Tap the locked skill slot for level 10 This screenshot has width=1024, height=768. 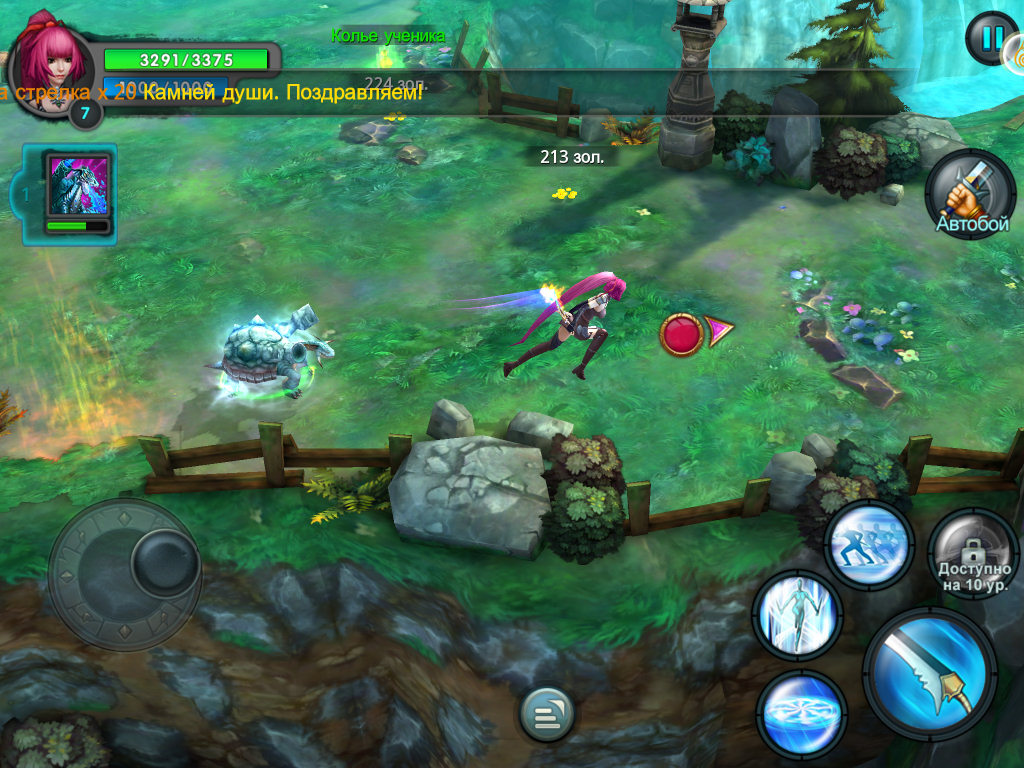coord(973,554)
